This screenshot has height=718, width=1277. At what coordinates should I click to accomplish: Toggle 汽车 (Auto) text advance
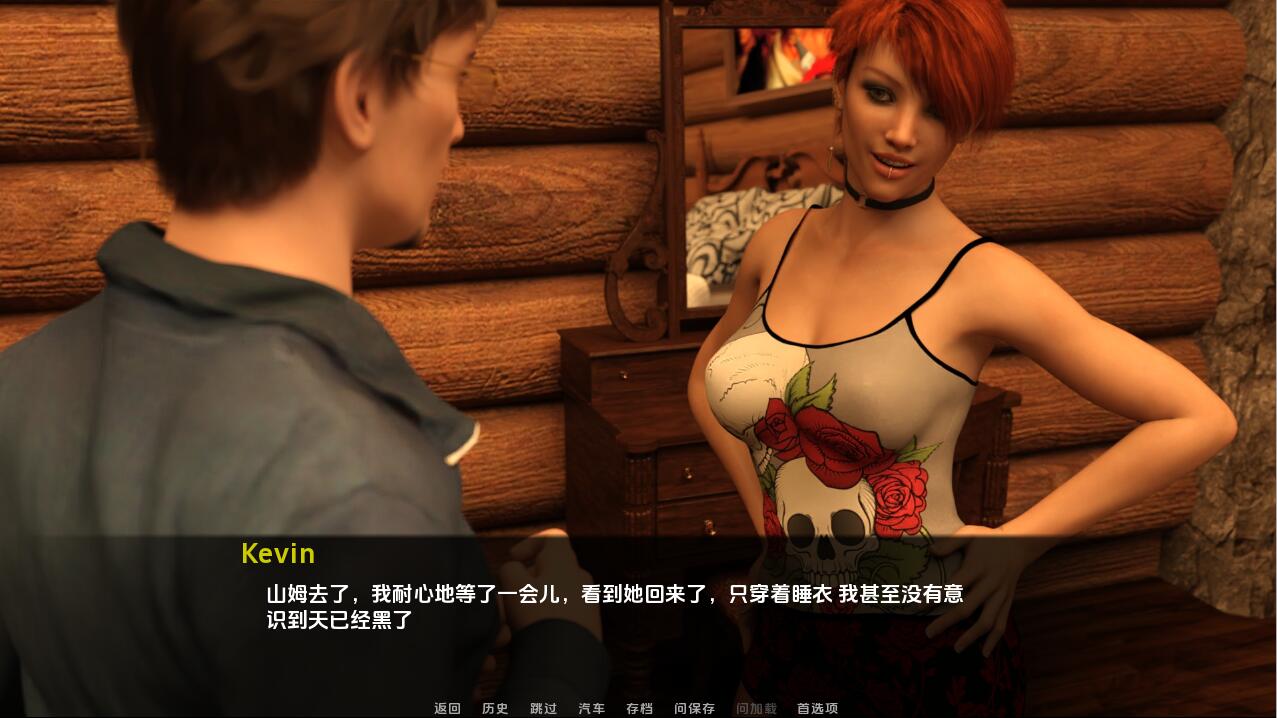coord(591,708)
